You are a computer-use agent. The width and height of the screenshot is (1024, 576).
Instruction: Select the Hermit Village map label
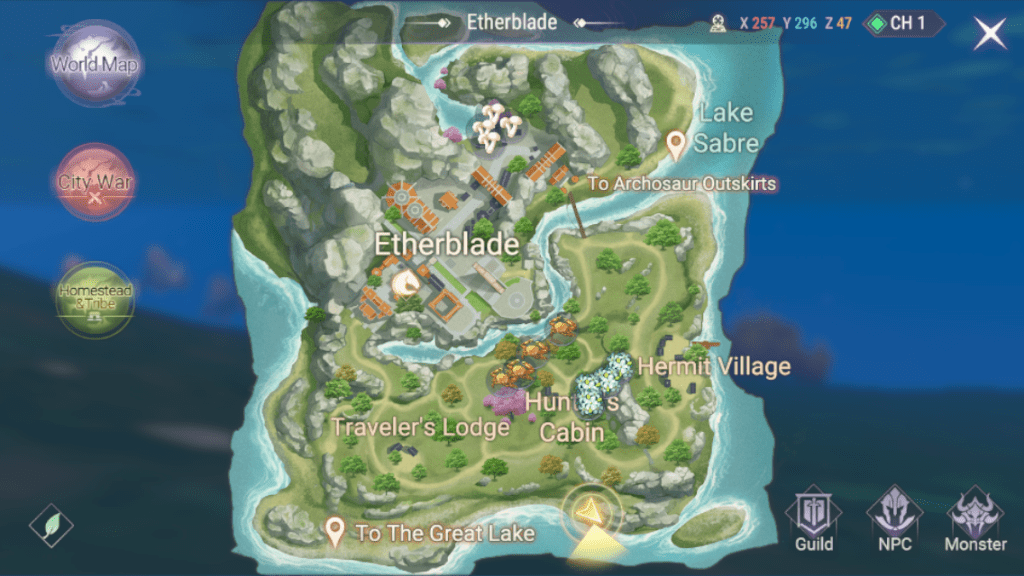(x=714, y=367)
